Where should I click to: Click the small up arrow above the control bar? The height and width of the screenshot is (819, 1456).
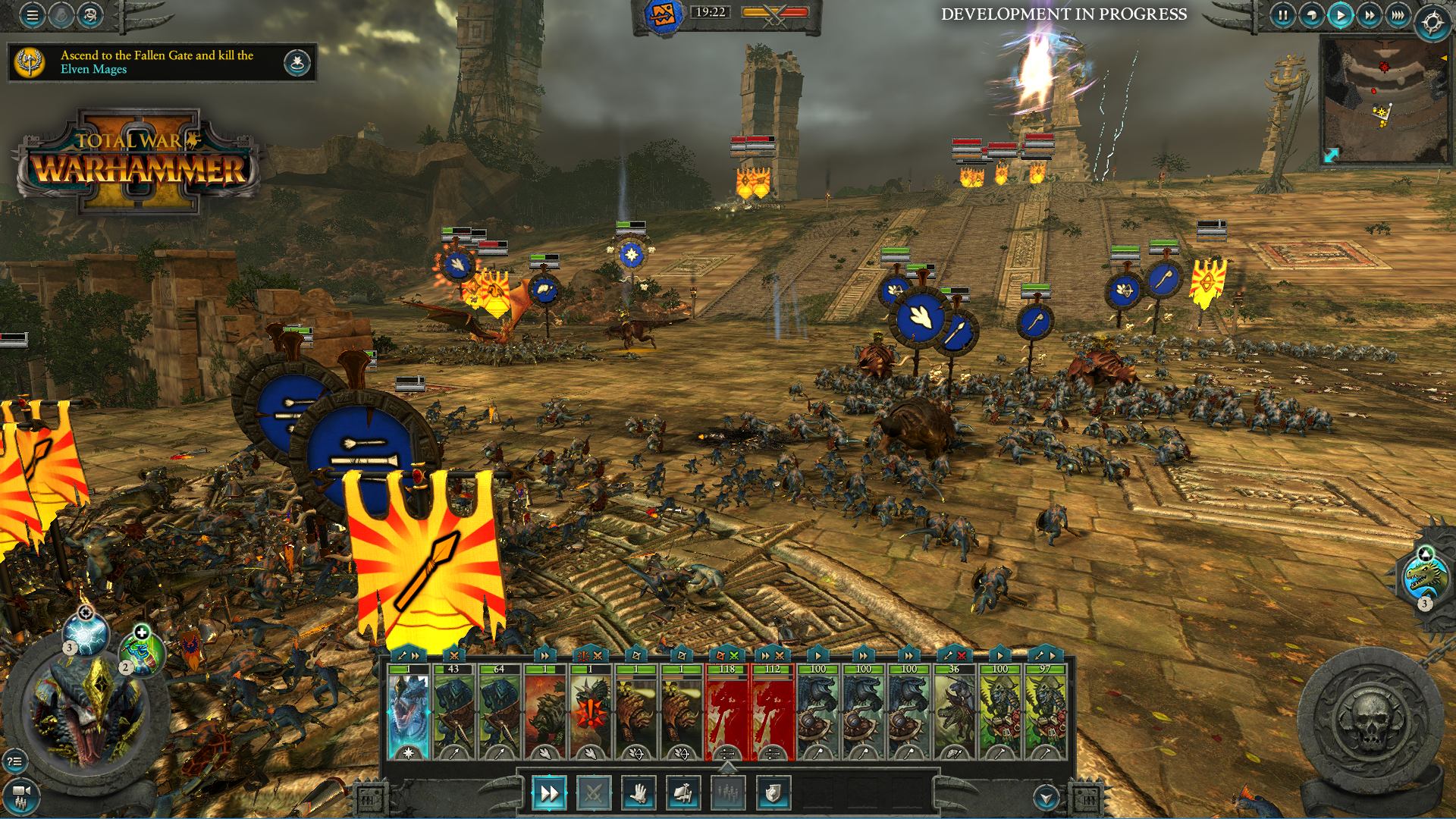(x=728, y=767)
